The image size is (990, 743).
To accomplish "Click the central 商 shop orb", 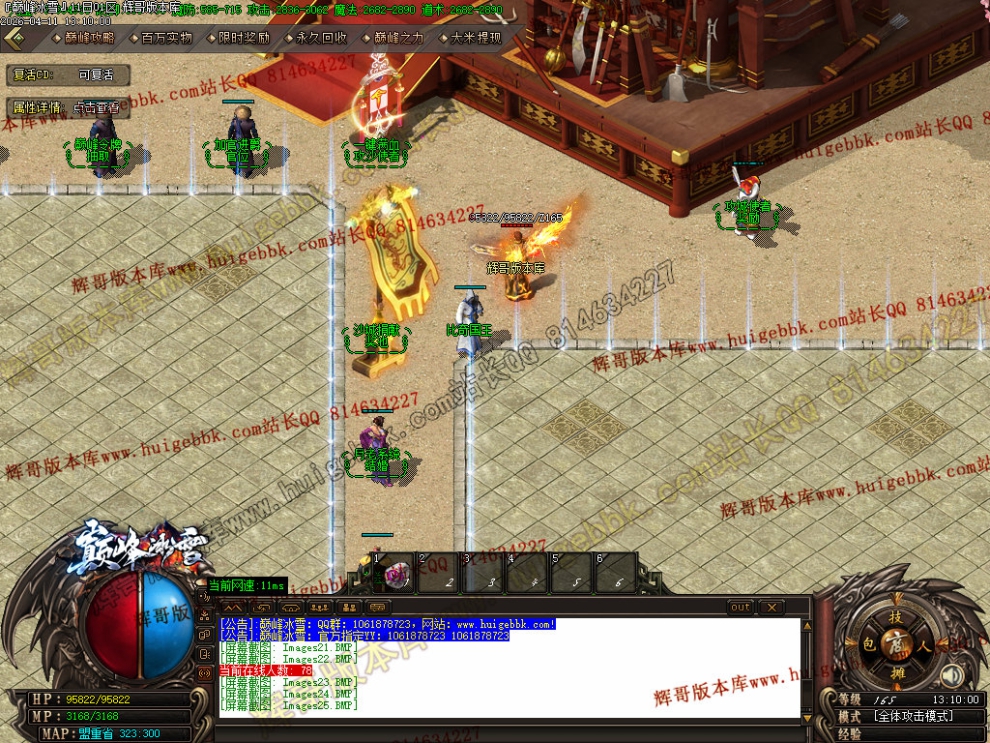I will pyautogui.click(x=897, y=645).
